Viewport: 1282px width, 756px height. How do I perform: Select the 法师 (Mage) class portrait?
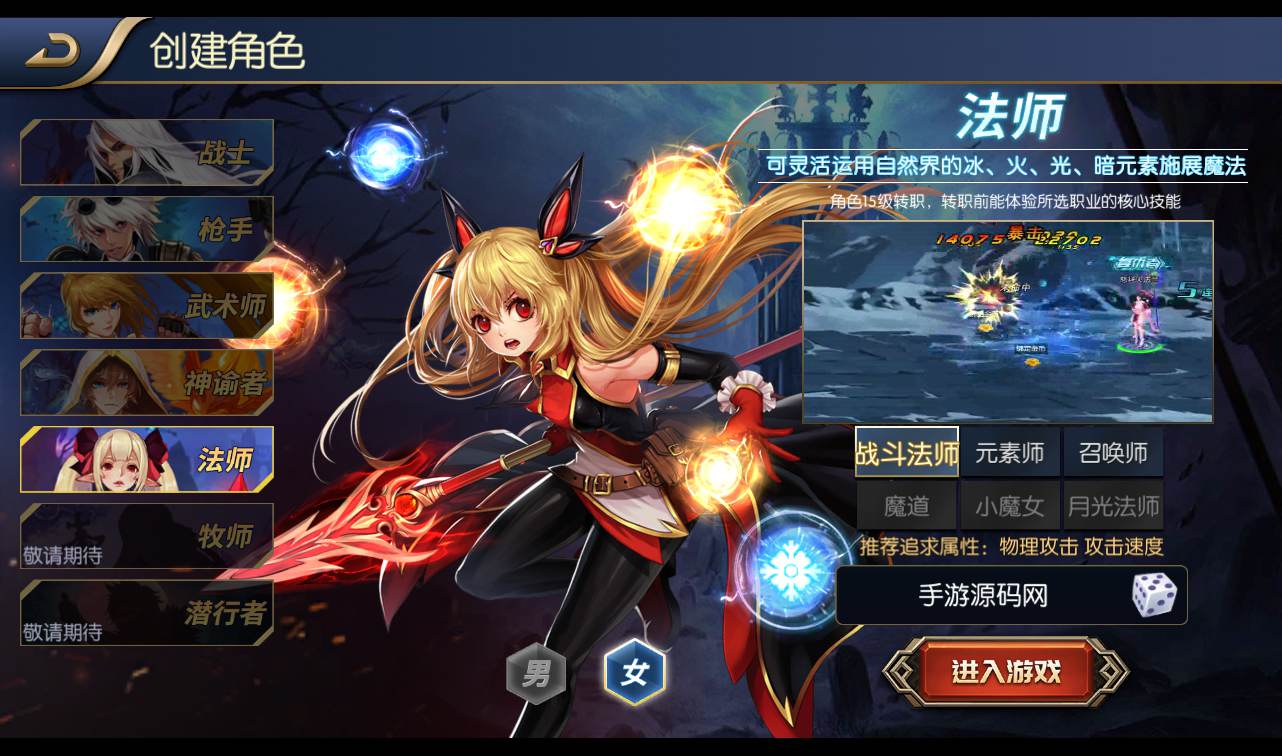click(145, 460)
